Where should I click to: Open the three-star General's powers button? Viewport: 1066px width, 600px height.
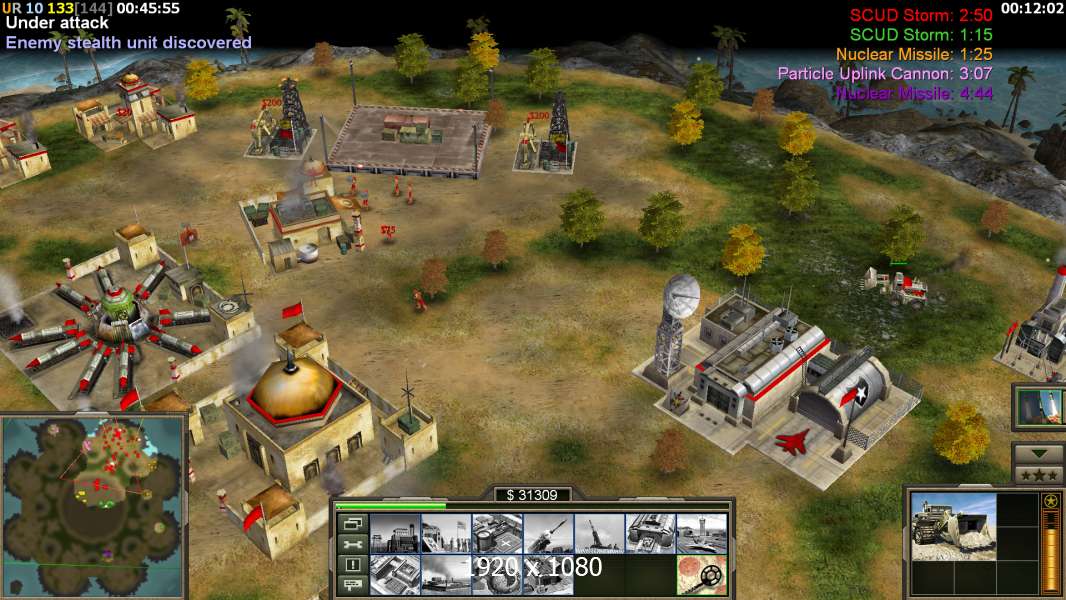[1038, 475]
